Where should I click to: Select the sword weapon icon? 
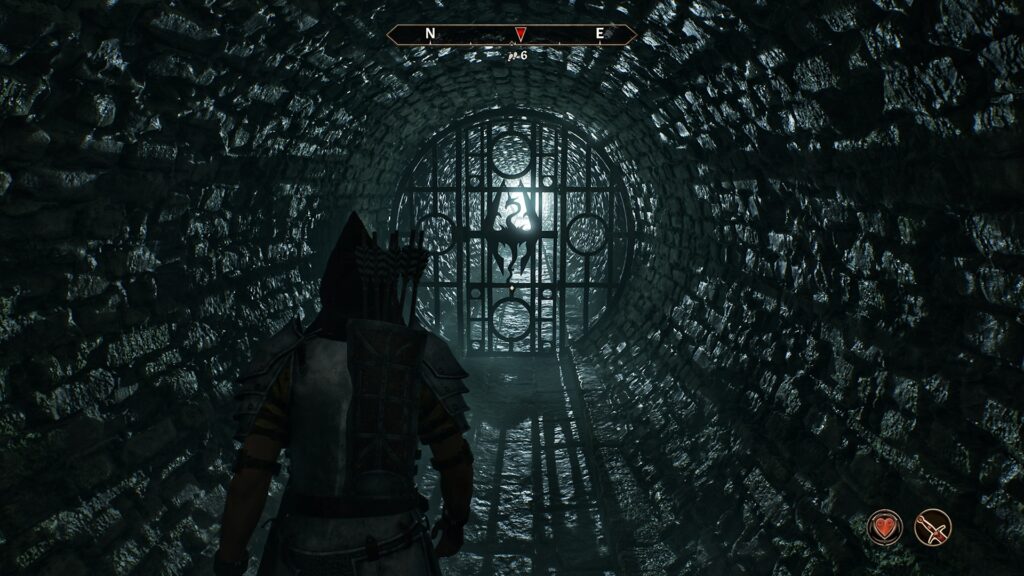933,527
